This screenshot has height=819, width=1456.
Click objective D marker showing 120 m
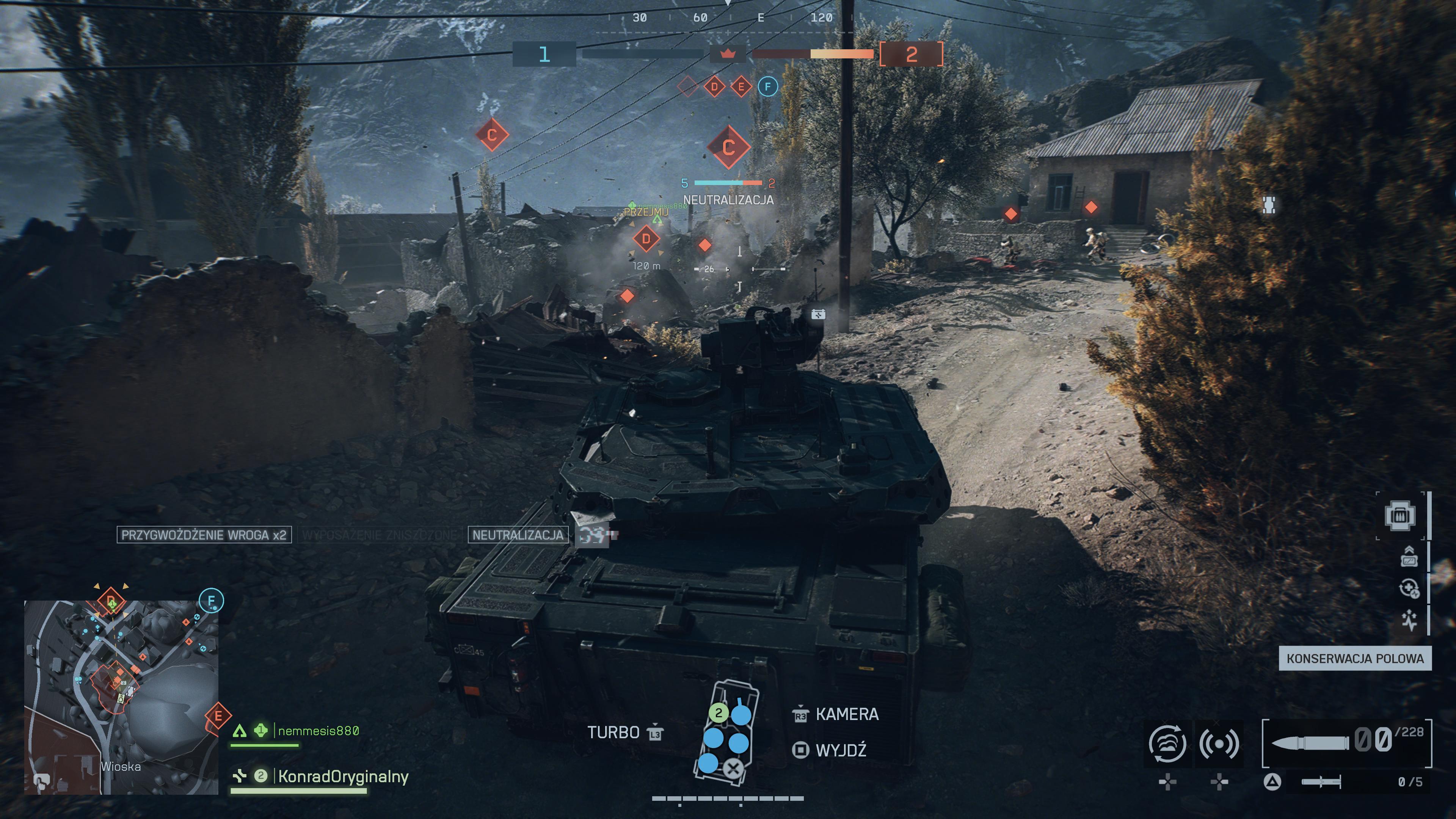646,238
